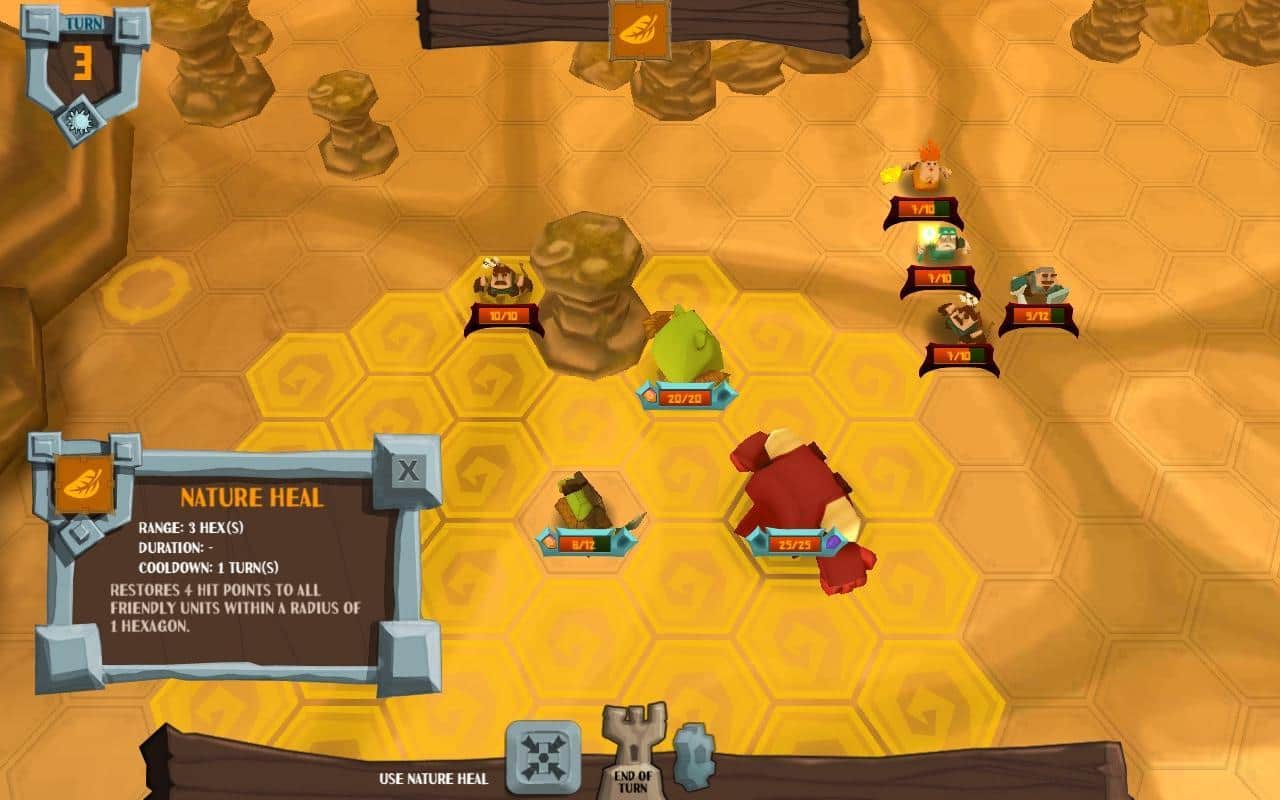Click the 7/10 health bar of the top enemy
The width and height of the screenshot is (1280, 800).
(x=924, y=209)
